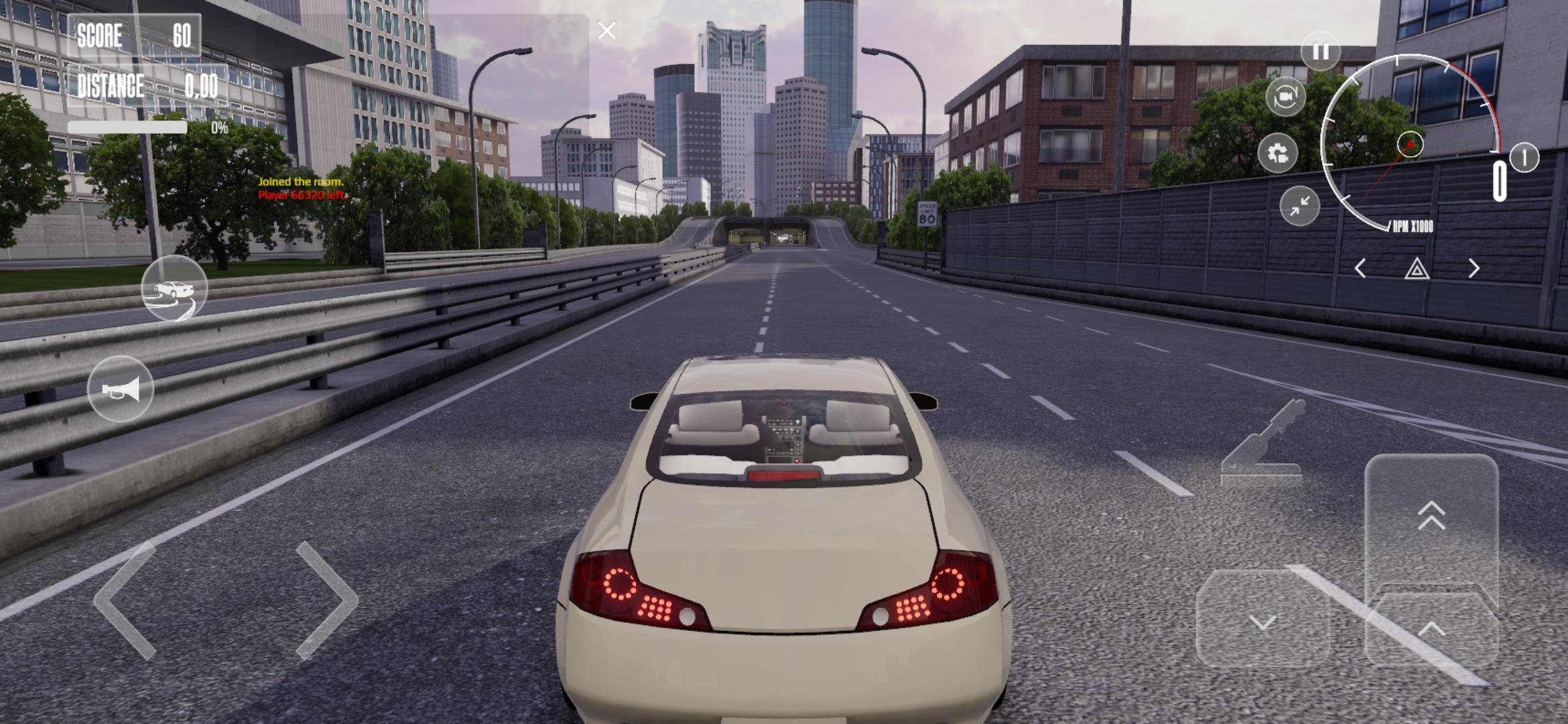Open the gear-and-camera settings icon
This screenshot has width=1568, height=724.
[1277, 154]
